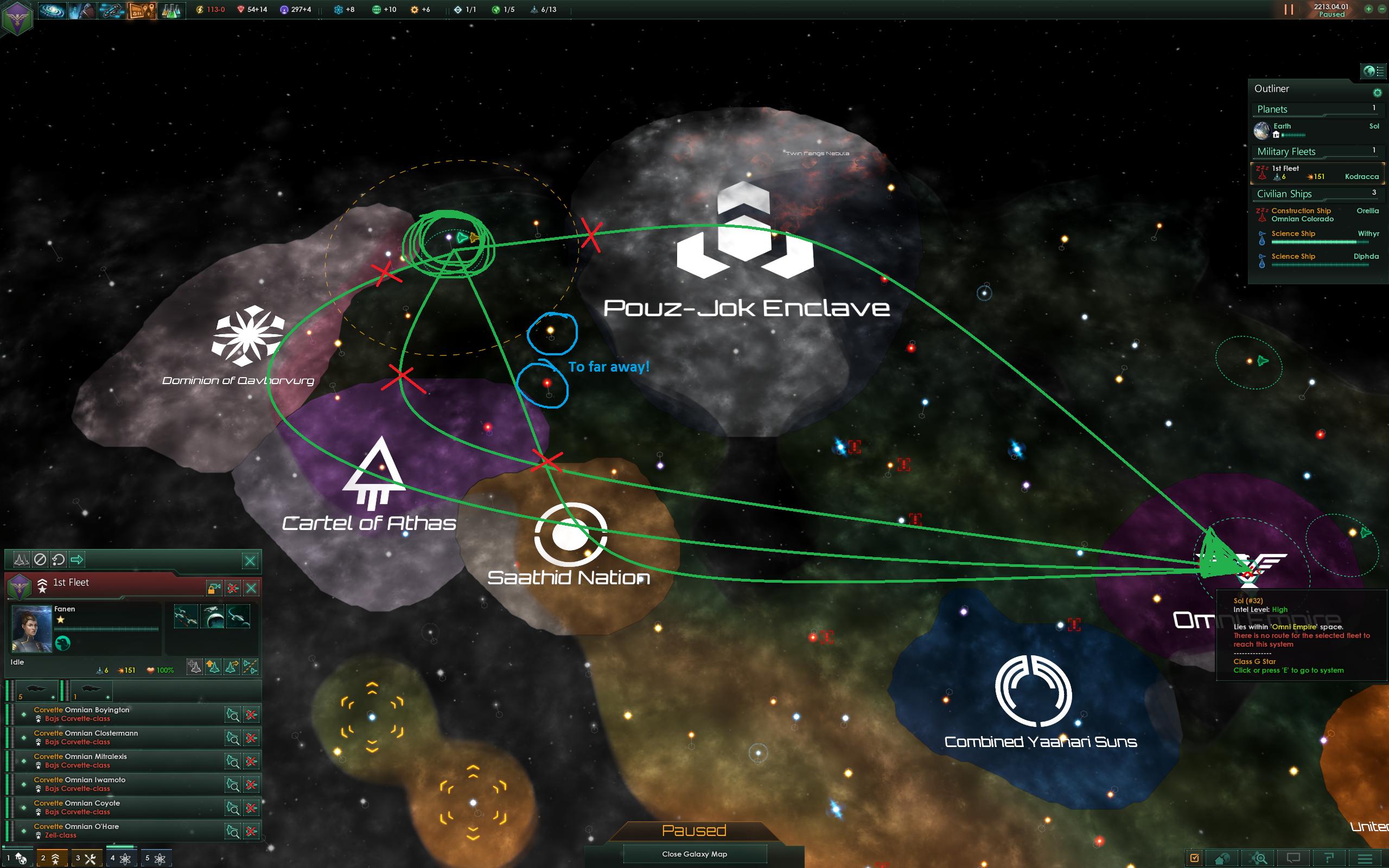Image resolution: width=1389 pixels, height=868 pixels.
Task: Open fleet leader Fanen's portrait
Action: tap(32, 629)
